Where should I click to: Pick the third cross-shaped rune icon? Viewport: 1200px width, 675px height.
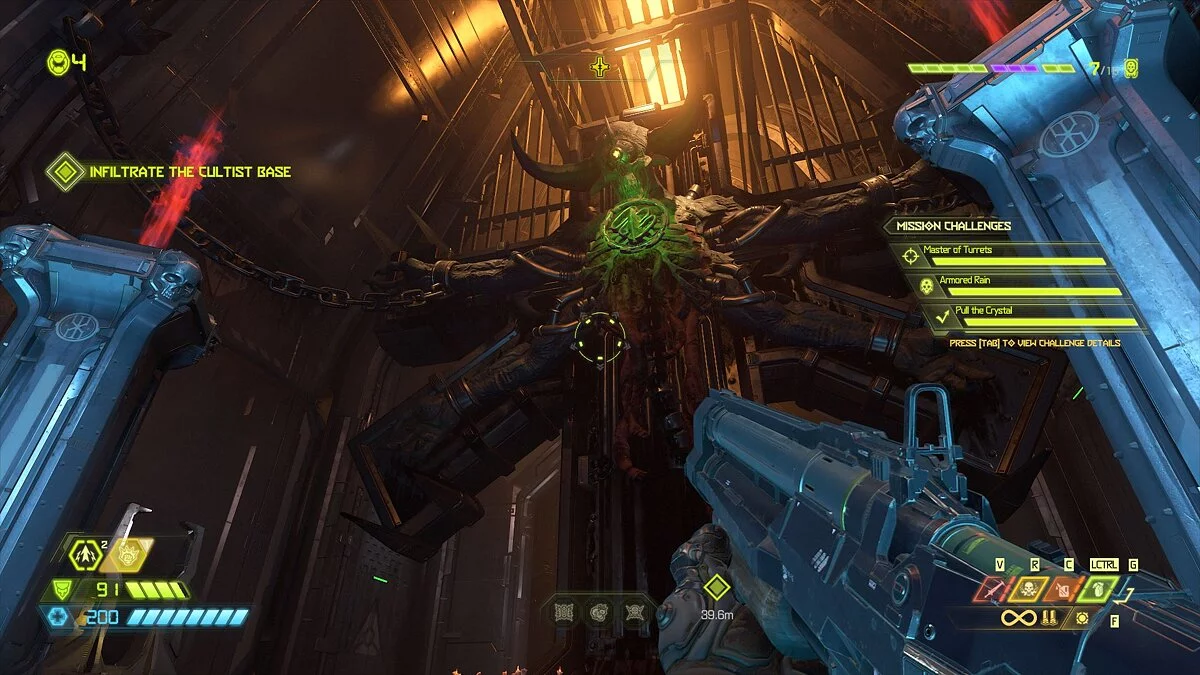point(633,610)
